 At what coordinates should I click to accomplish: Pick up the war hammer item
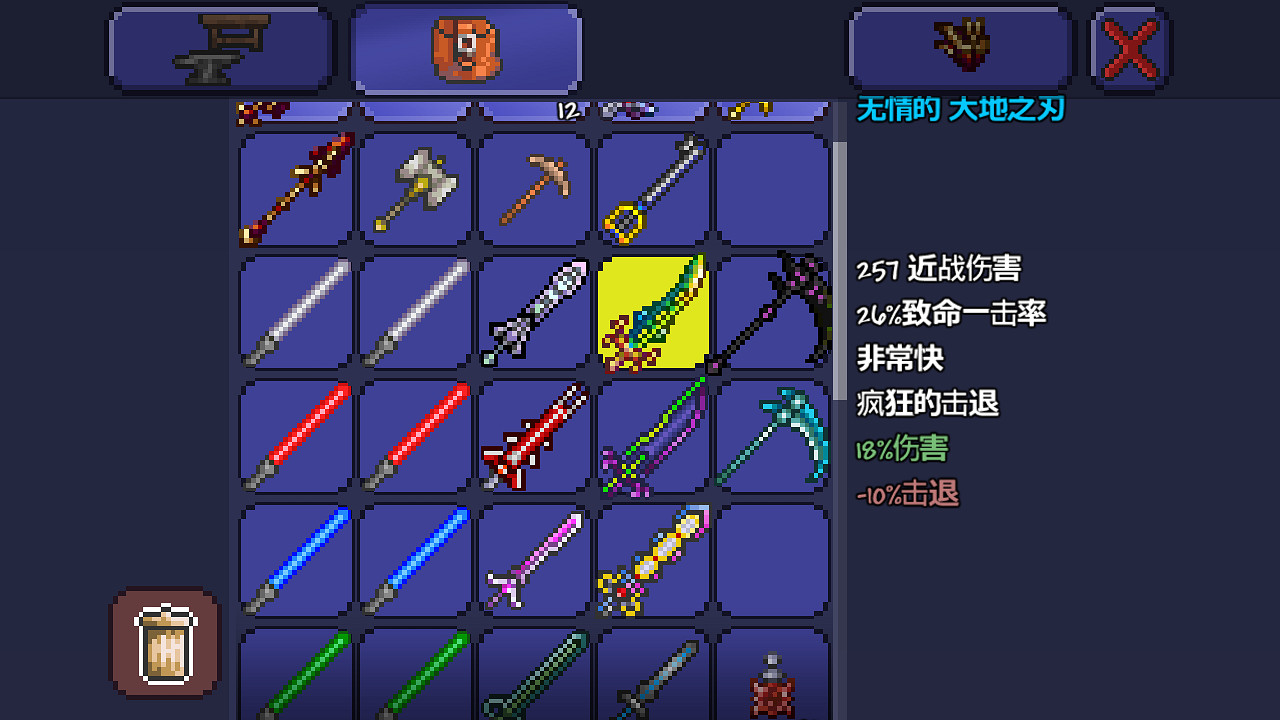click(414, 190)
